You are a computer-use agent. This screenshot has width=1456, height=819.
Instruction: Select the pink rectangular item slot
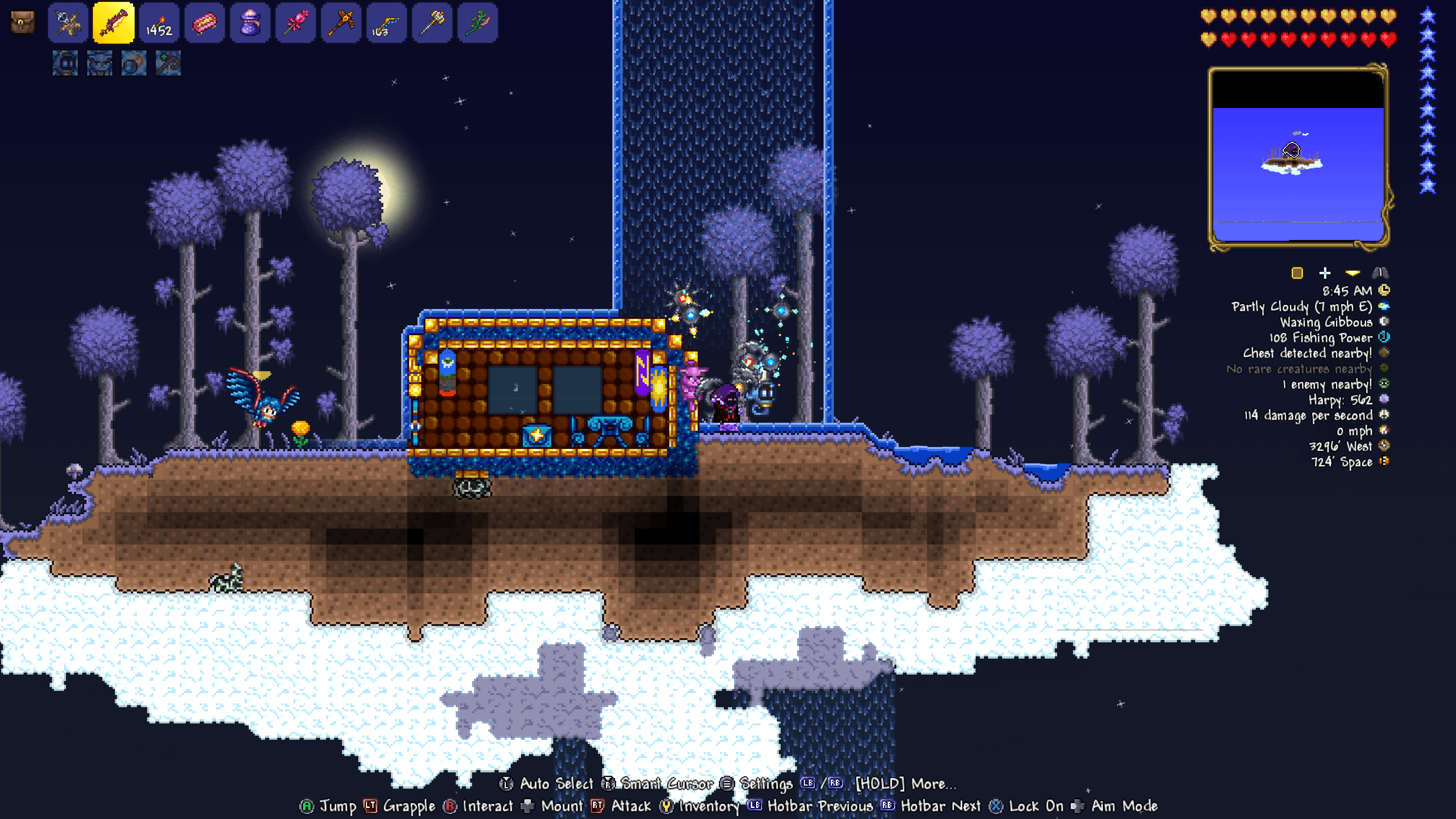(205, 23)
